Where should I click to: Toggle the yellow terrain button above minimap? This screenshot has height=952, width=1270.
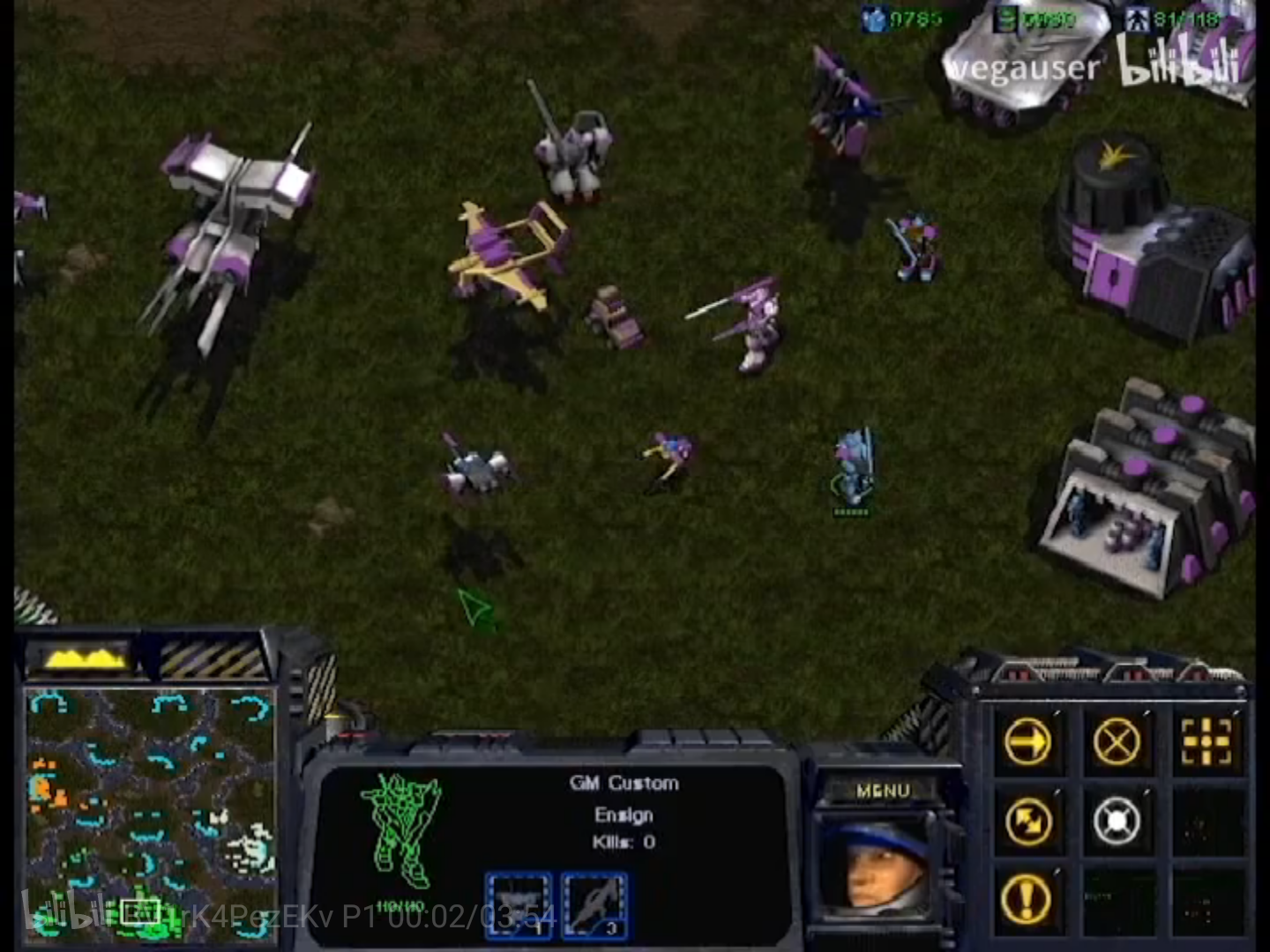pyautogui.click(x=81, y=658)
